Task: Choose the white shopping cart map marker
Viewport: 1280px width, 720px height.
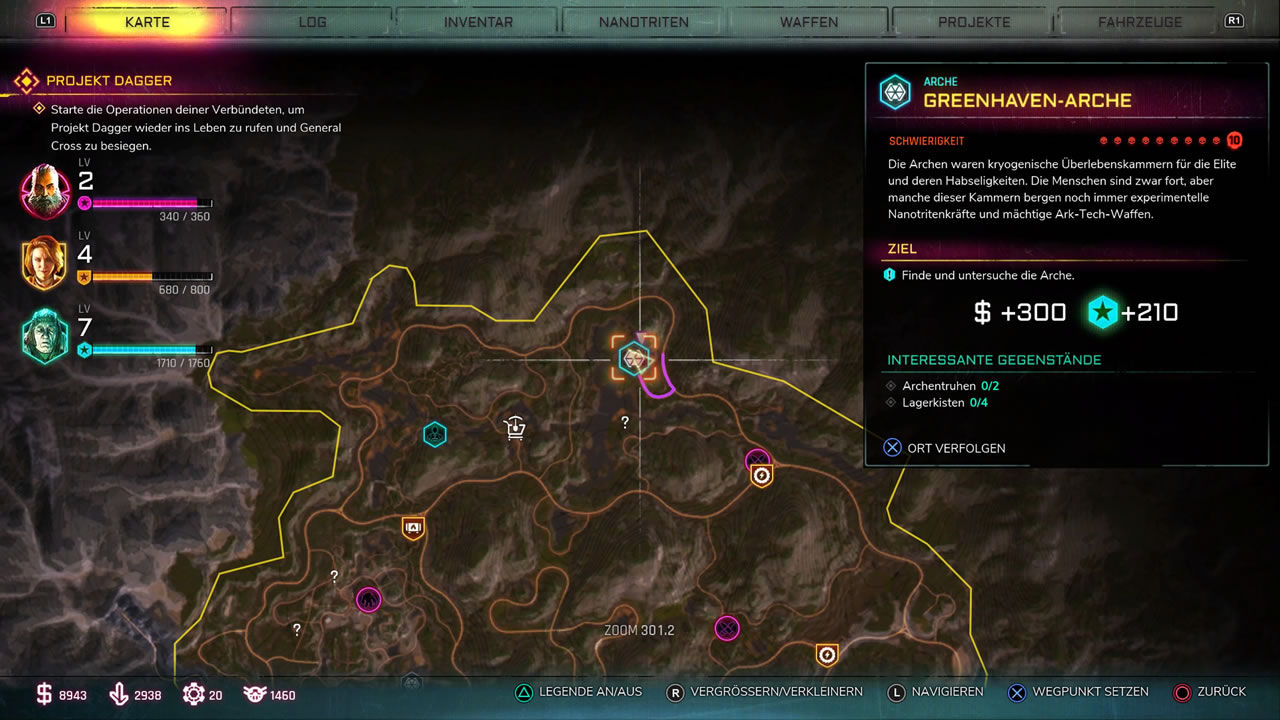Action: (x=514, y=428)
